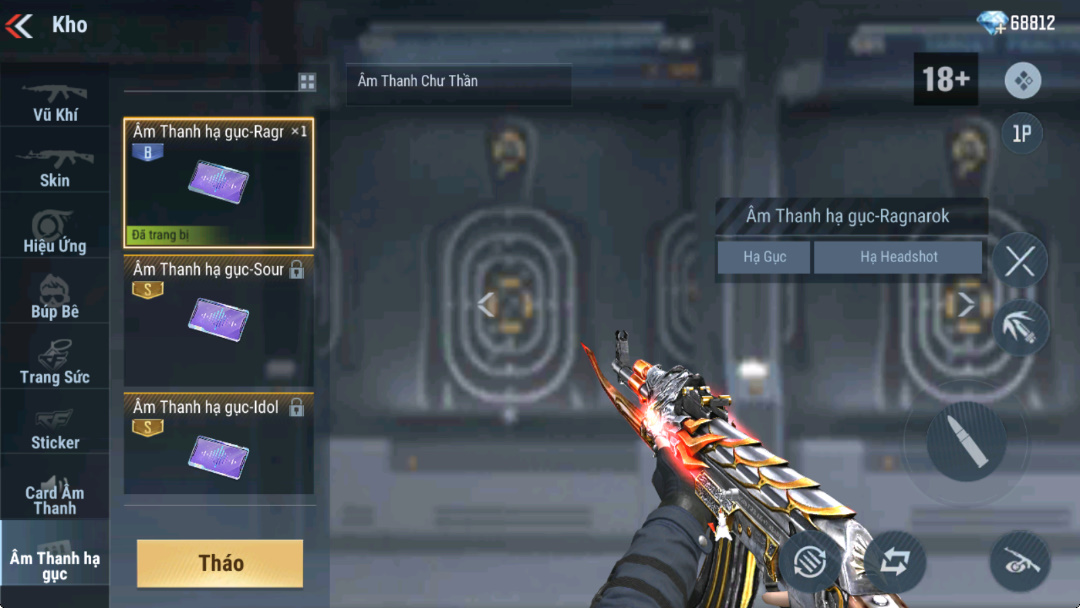The width and height of the screenshot is (1080, 608).
Task: Play the Hạ Headshot sound preview
Action: [x=898, y=257]
